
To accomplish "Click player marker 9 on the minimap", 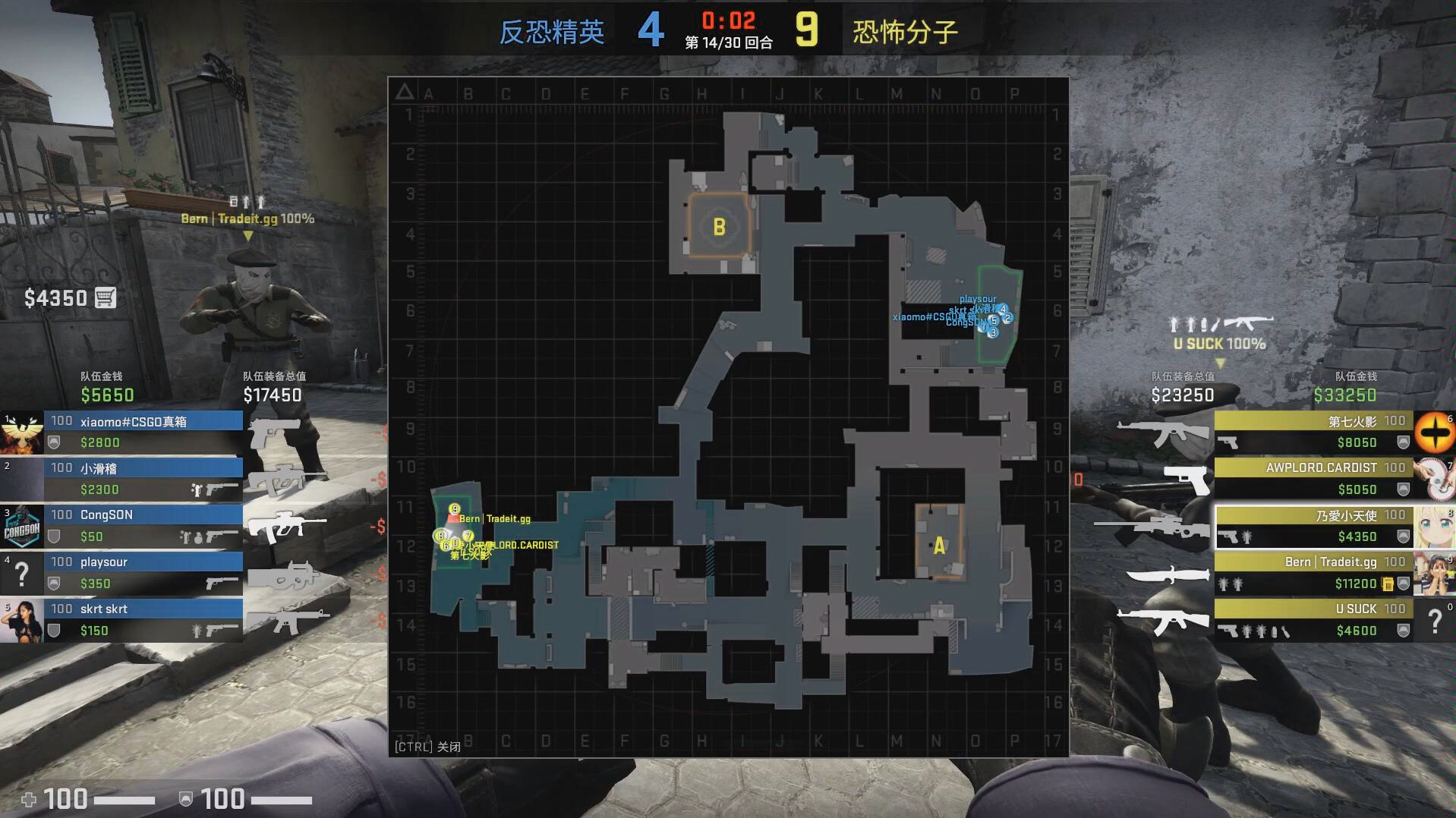I will pyautogui.click(x=453, y=508).
